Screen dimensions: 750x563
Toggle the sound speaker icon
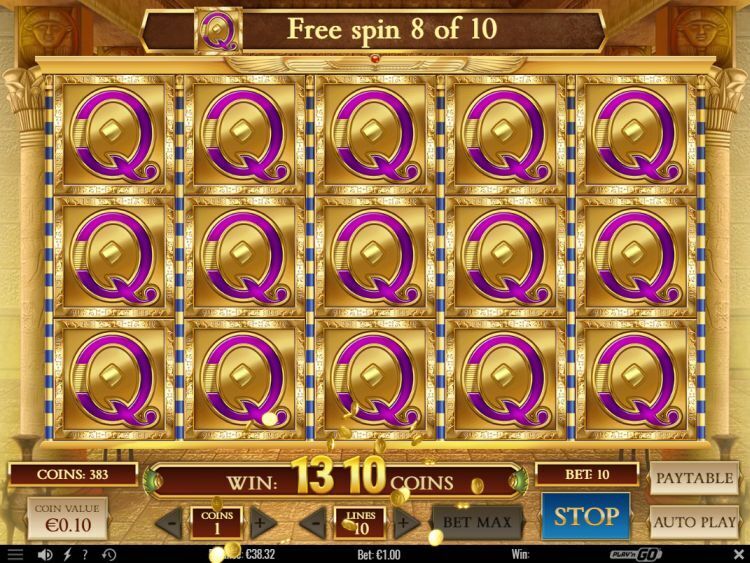pos(44,554)
